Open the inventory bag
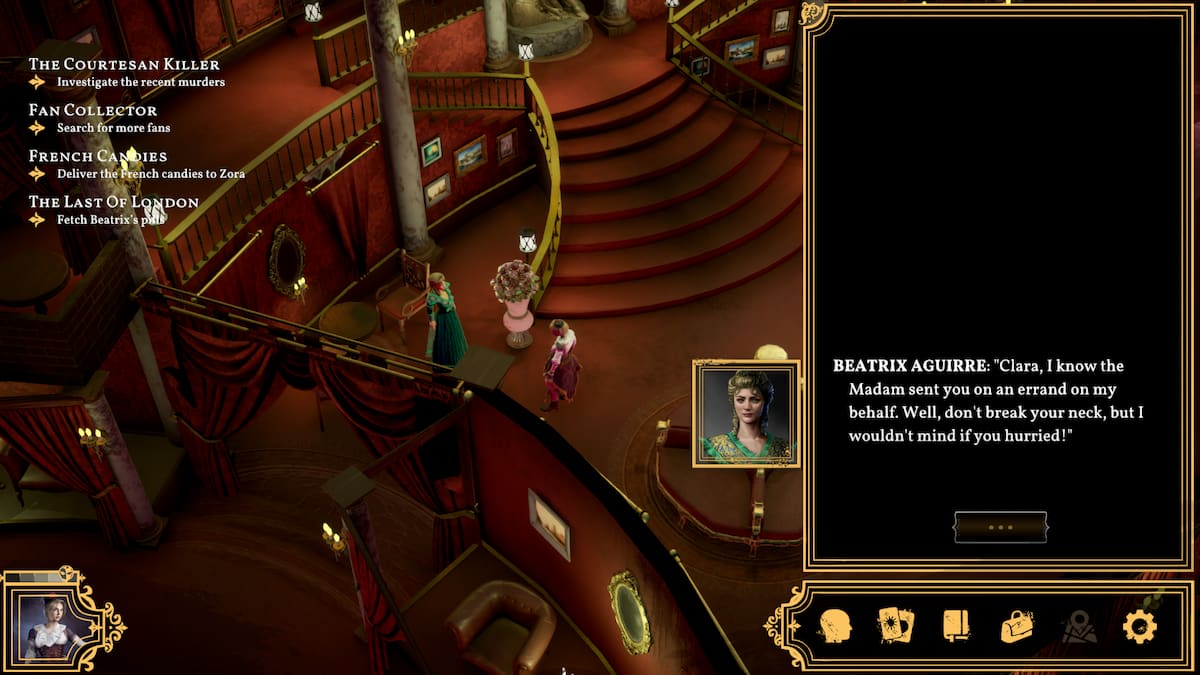The image size is (1200, 675). pyautogui.click(x=1017, y=626)
